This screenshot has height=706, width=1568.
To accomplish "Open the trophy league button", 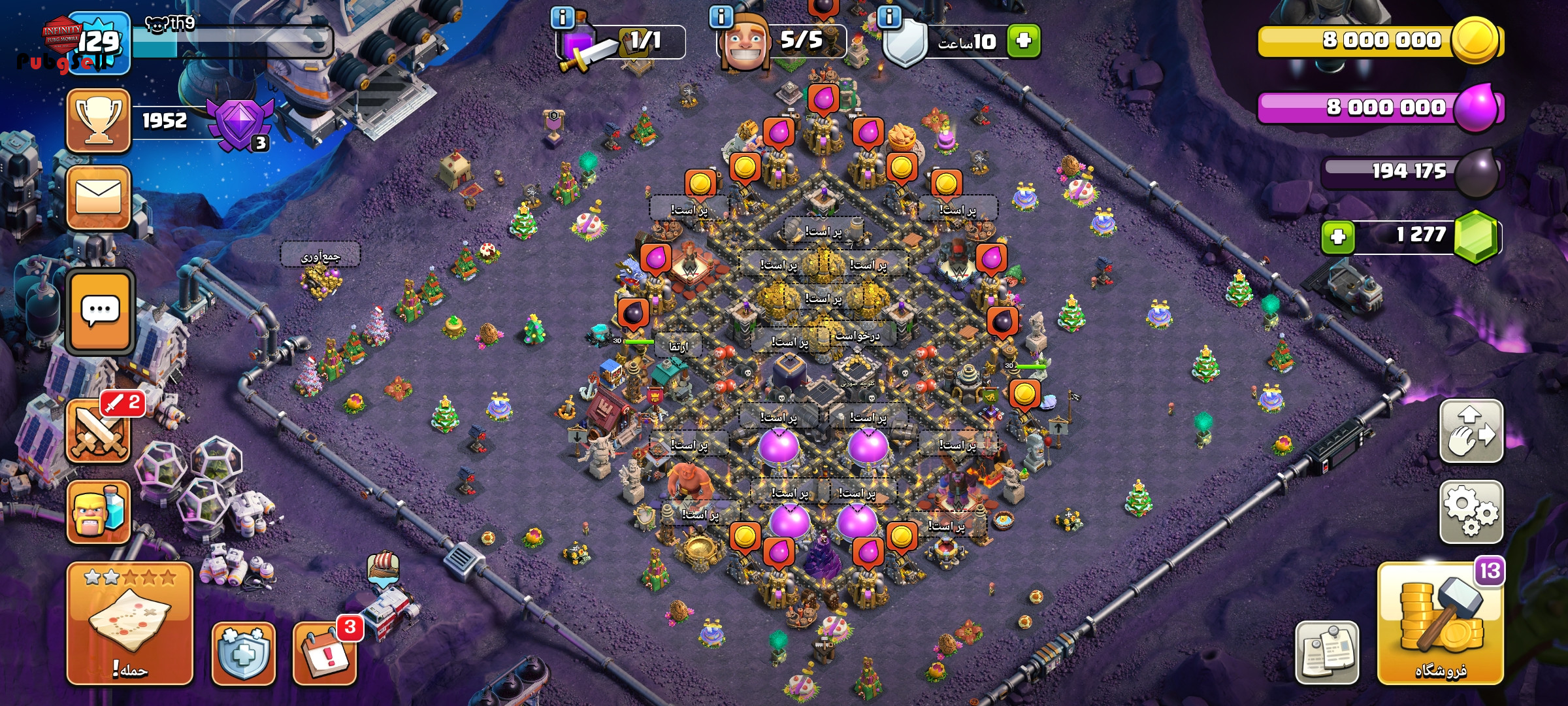I will click(98, 121).
